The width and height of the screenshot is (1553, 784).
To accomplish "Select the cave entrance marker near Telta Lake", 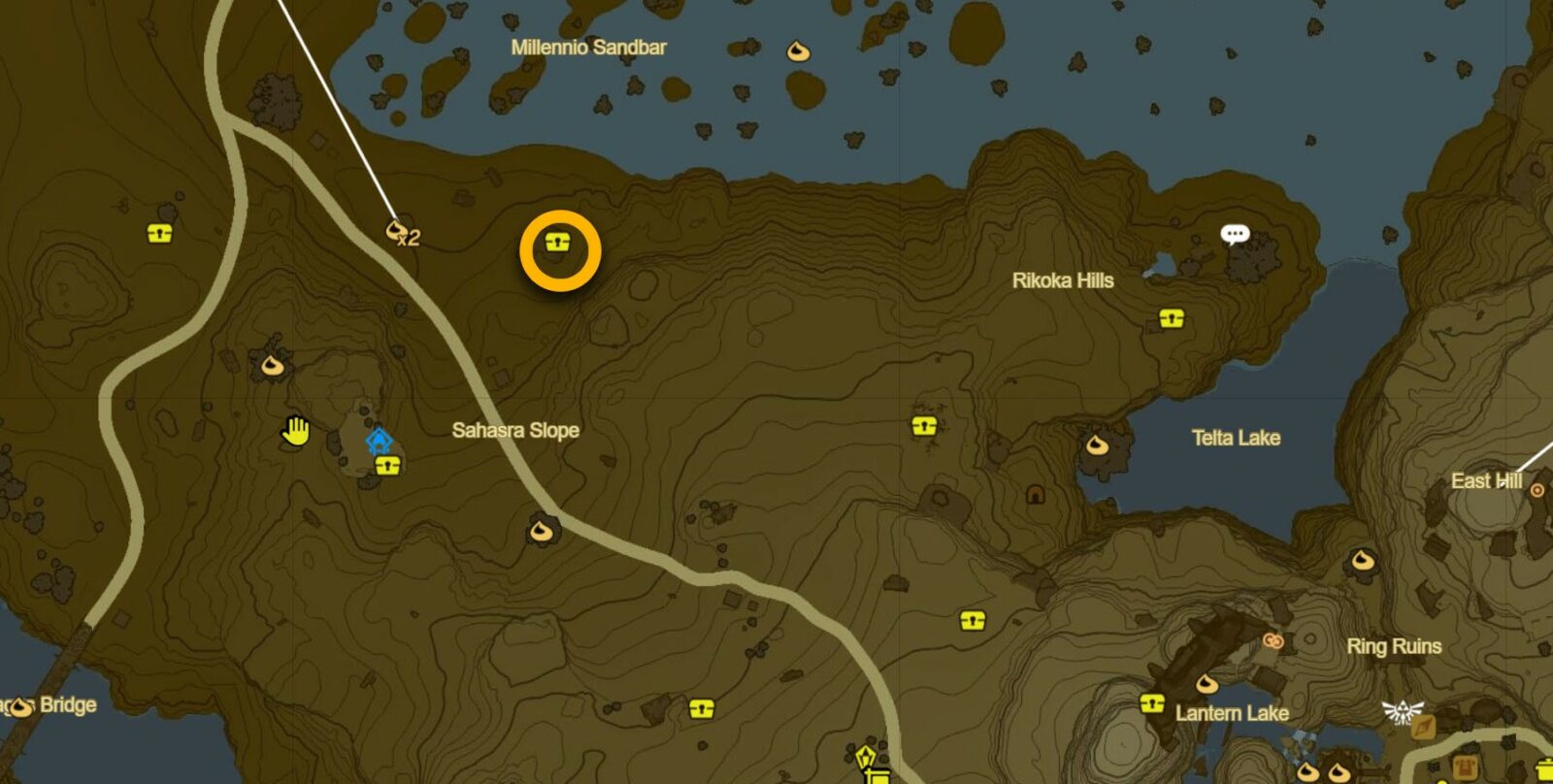I will 1036,496.
